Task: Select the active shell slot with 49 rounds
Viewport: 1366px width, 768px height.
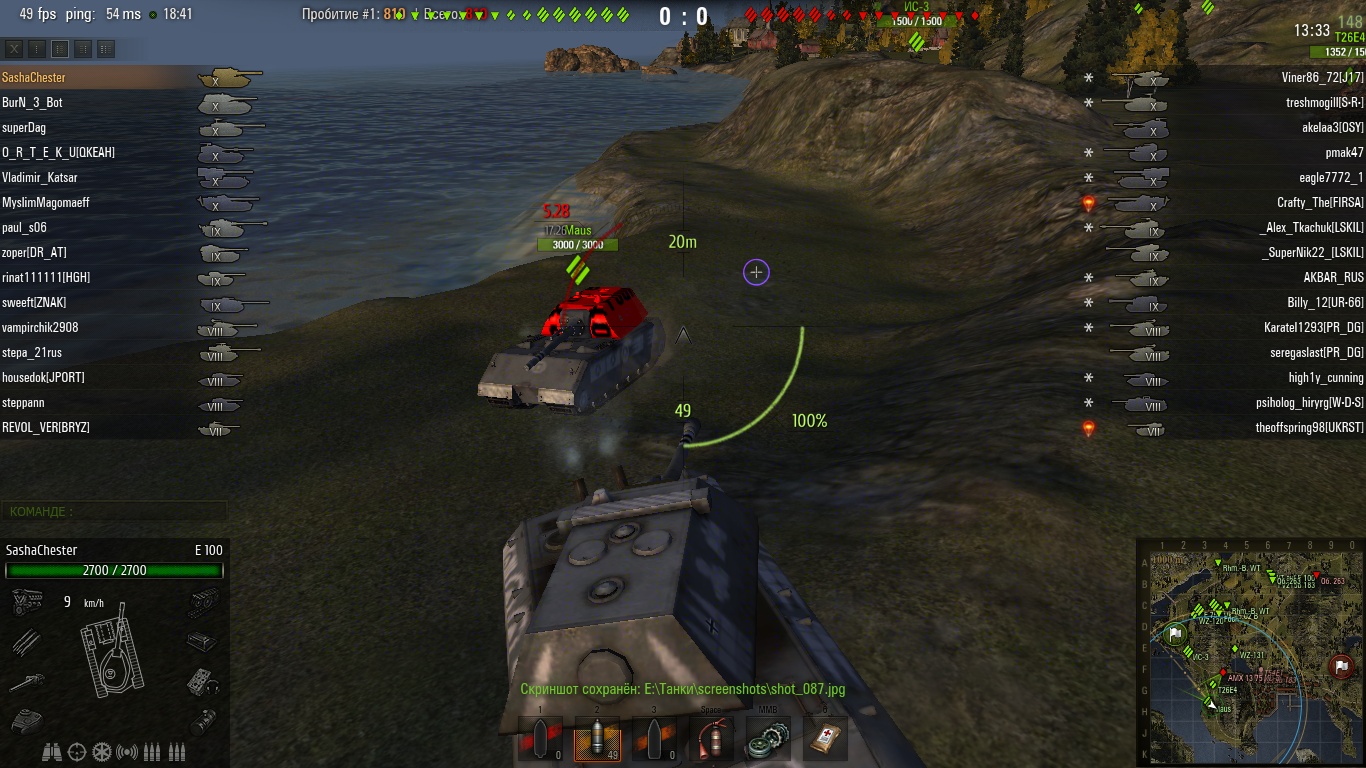Action: [x=597, y=739]
